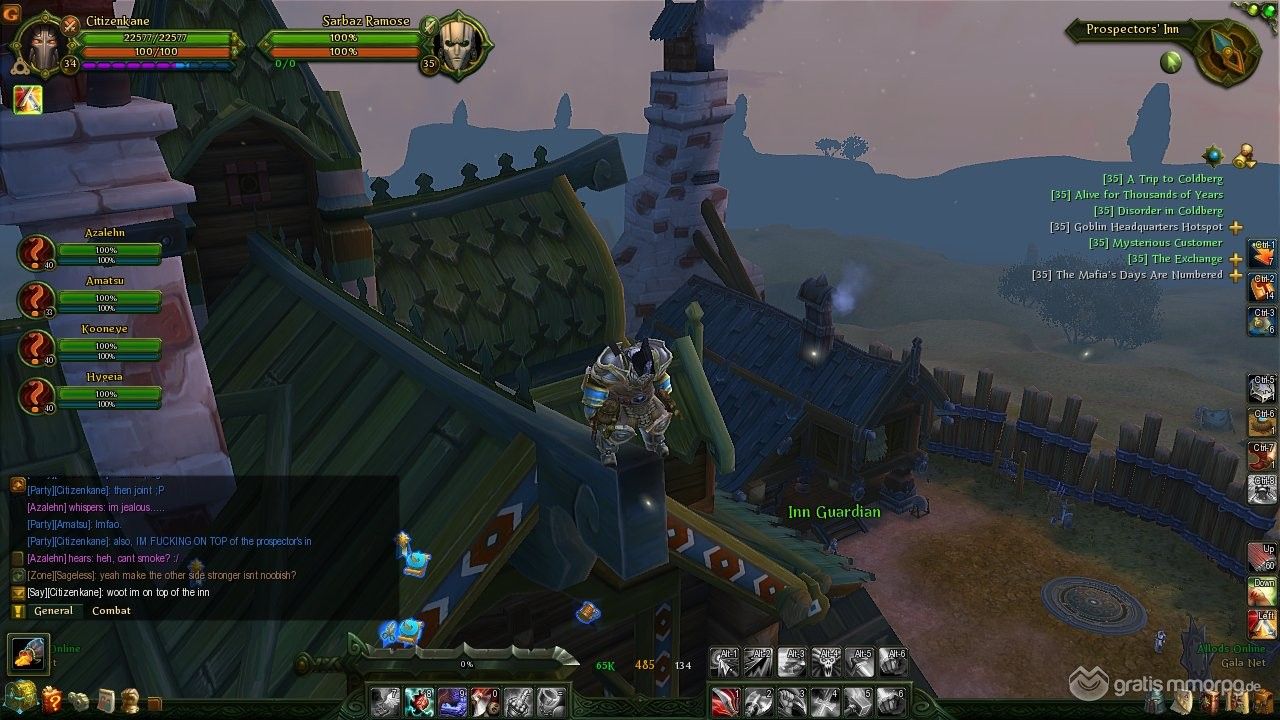Choose party member Kooneye's frame
Viewport: 1280px width, 720px height.
[x=37, y=347]
